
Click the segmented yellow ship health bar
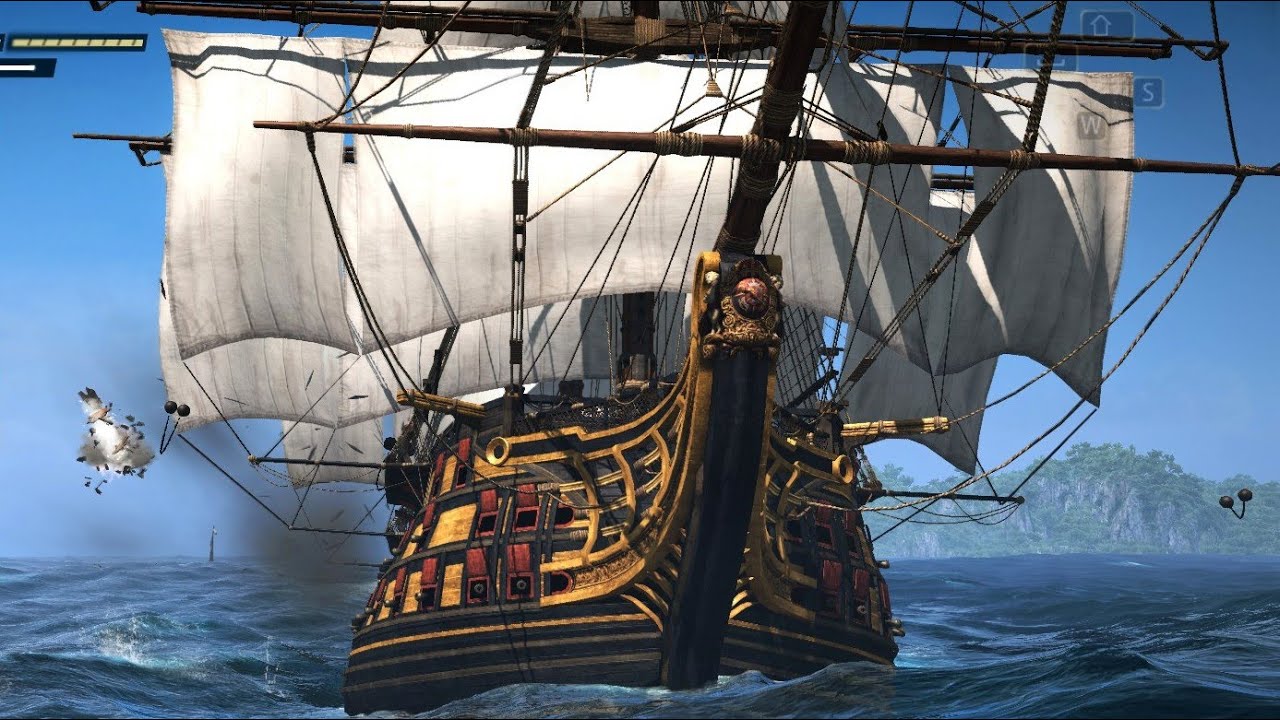pos(78,41)
